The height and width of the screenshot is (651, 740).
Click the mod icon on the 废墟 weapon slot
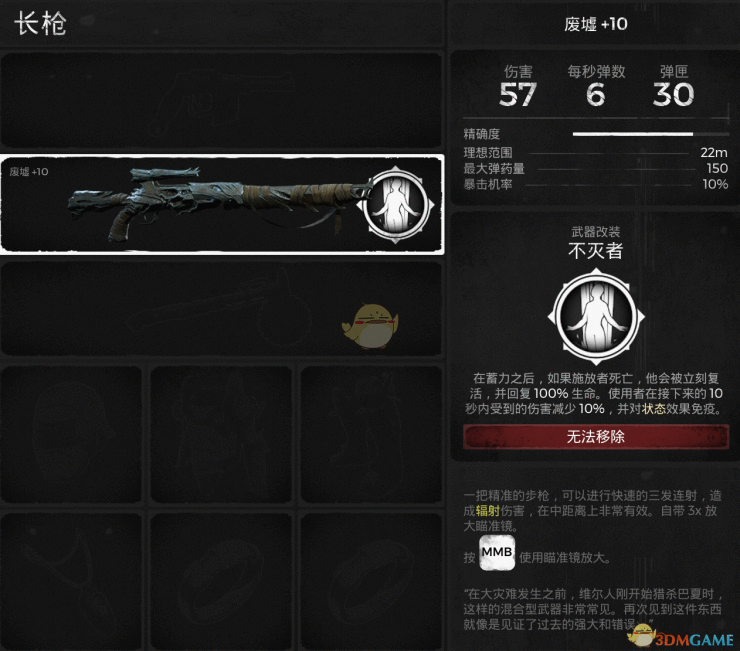click(x=398, y=205)
